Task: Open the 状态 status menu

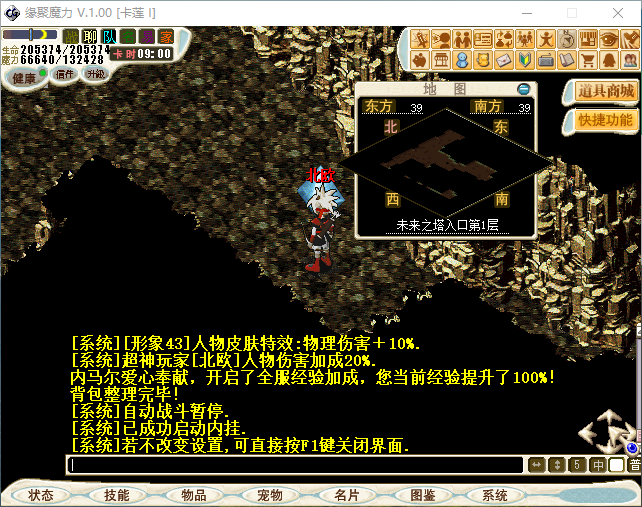Action: tap(41, 495)
